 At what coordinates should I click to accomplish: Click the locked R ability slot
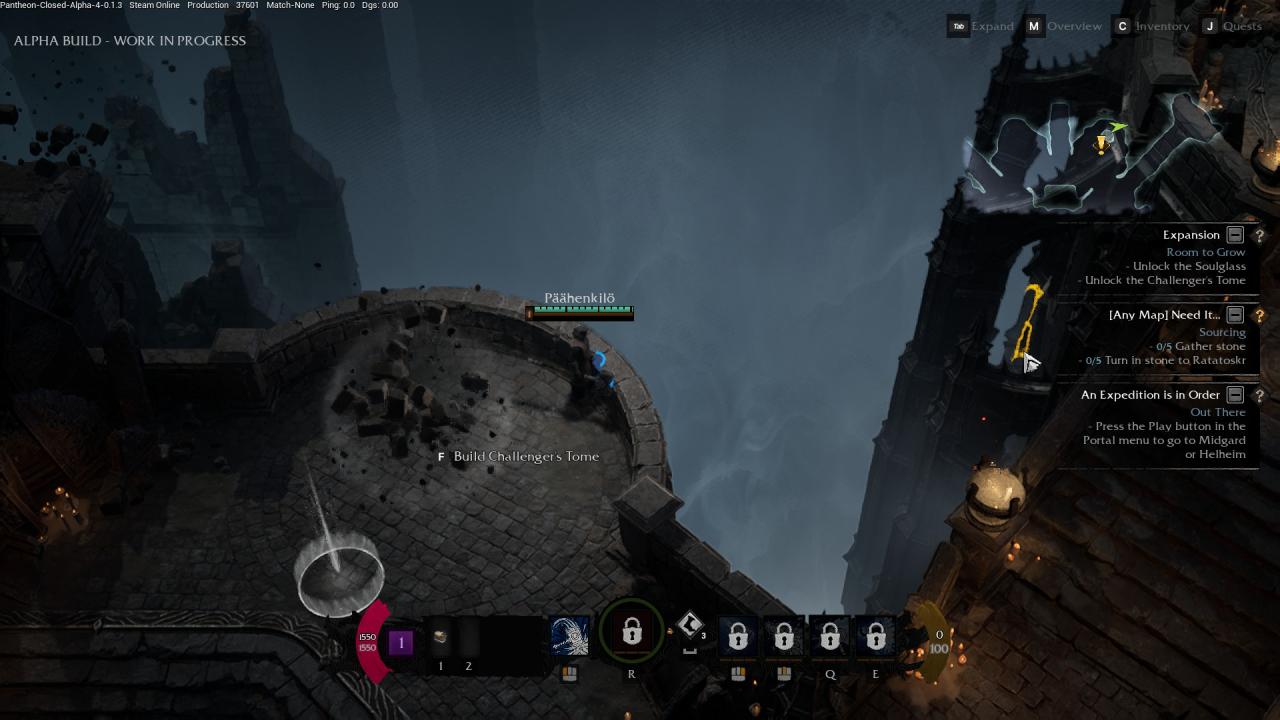(631, 633)
